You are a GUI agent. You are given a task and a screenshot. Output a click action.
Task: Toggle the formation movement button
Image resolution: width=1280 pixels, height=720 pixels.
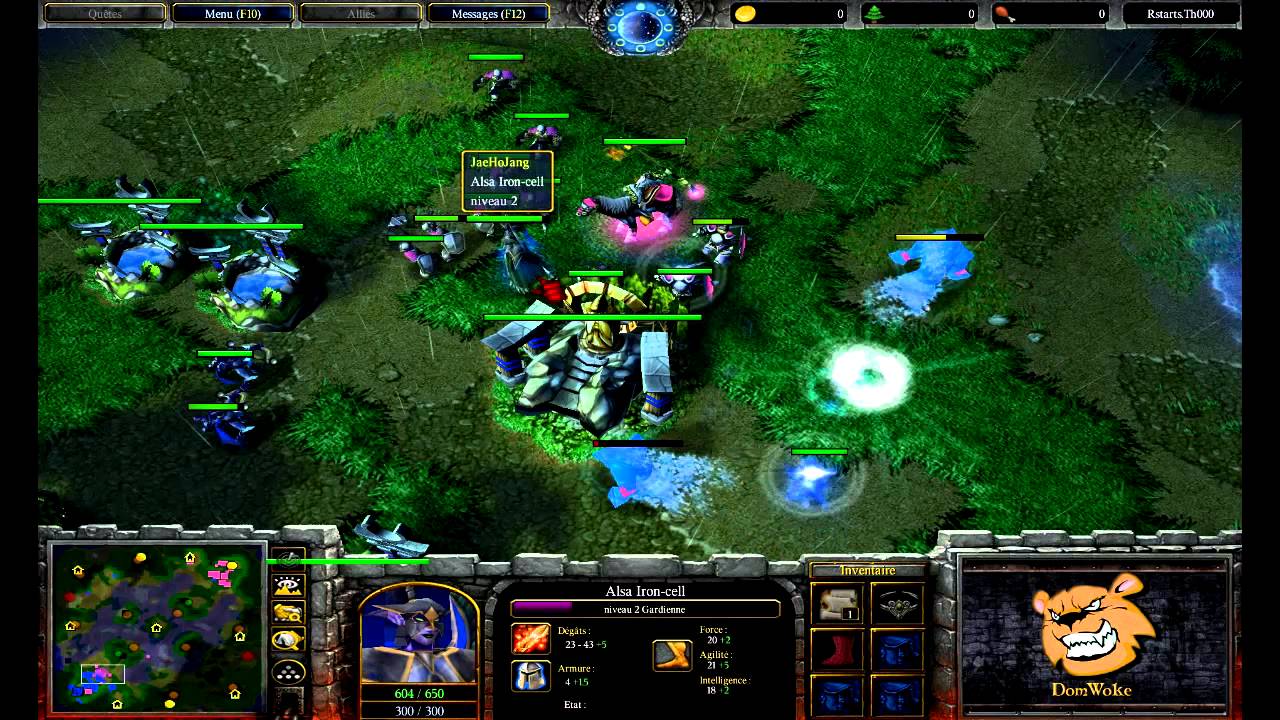(289, 671)
